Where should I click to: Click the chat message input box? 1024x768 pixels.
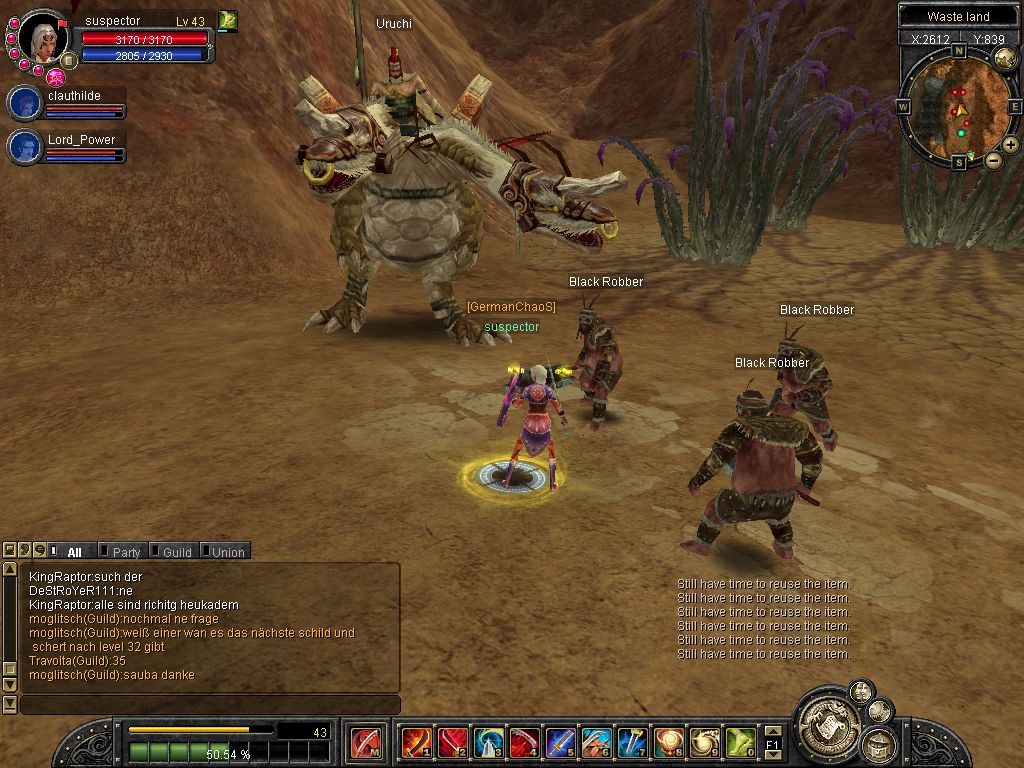(210, 705)
